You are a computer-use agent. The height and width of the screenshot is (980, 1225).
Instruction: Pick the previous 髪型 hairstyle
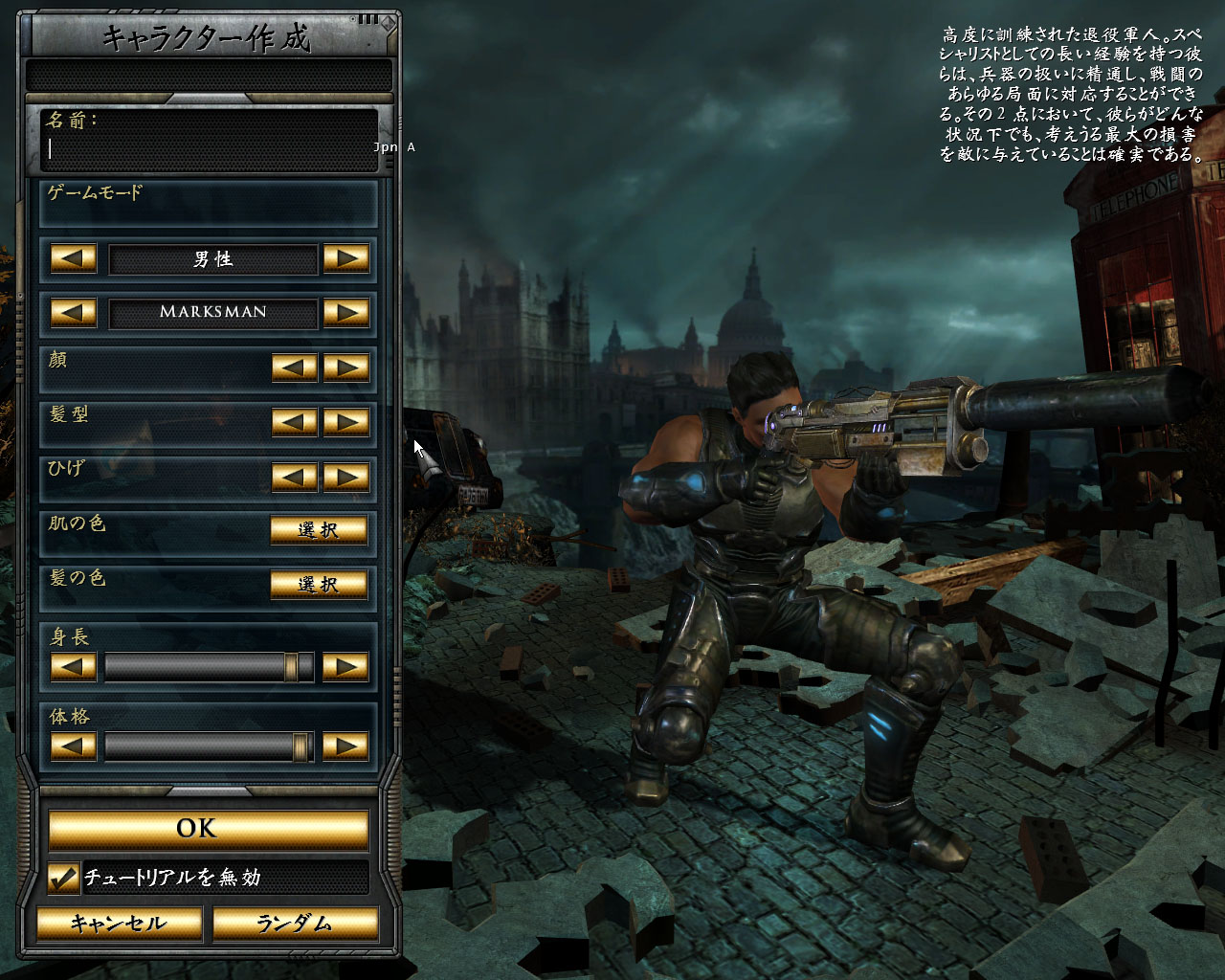295,422
